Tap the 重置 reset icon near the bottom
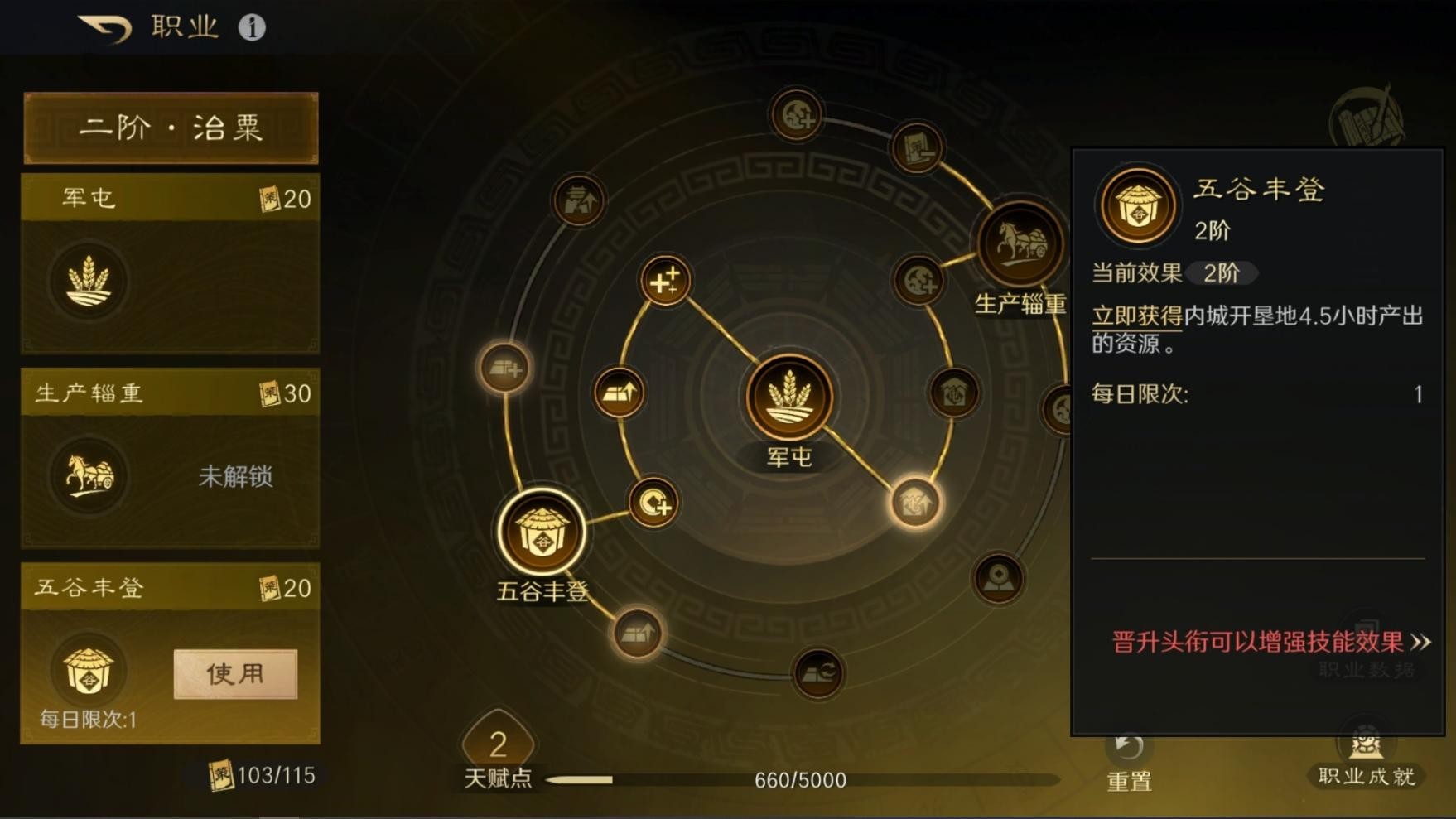1456x819 pixels. [1127, 749]
